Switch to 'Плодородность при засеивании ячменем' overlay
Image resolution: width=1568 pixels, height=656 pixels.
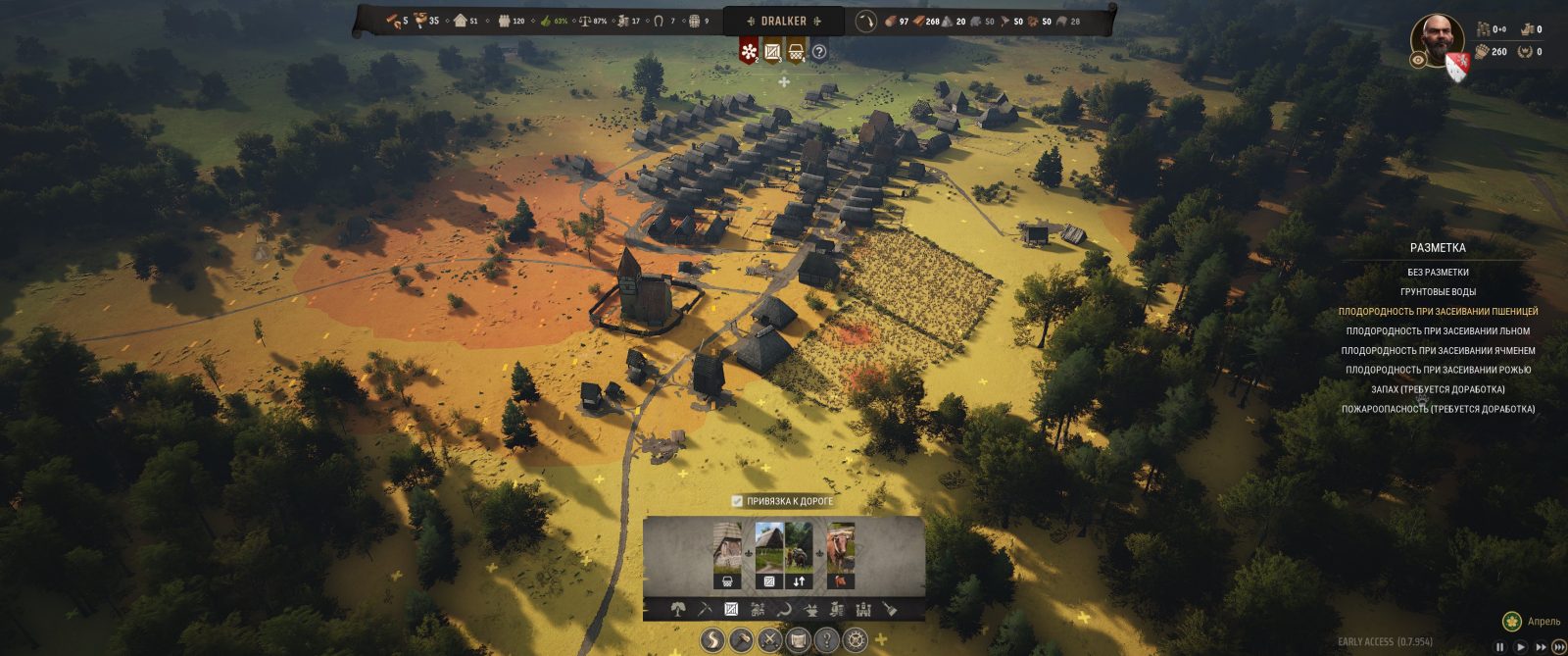tap(1438, 351)
